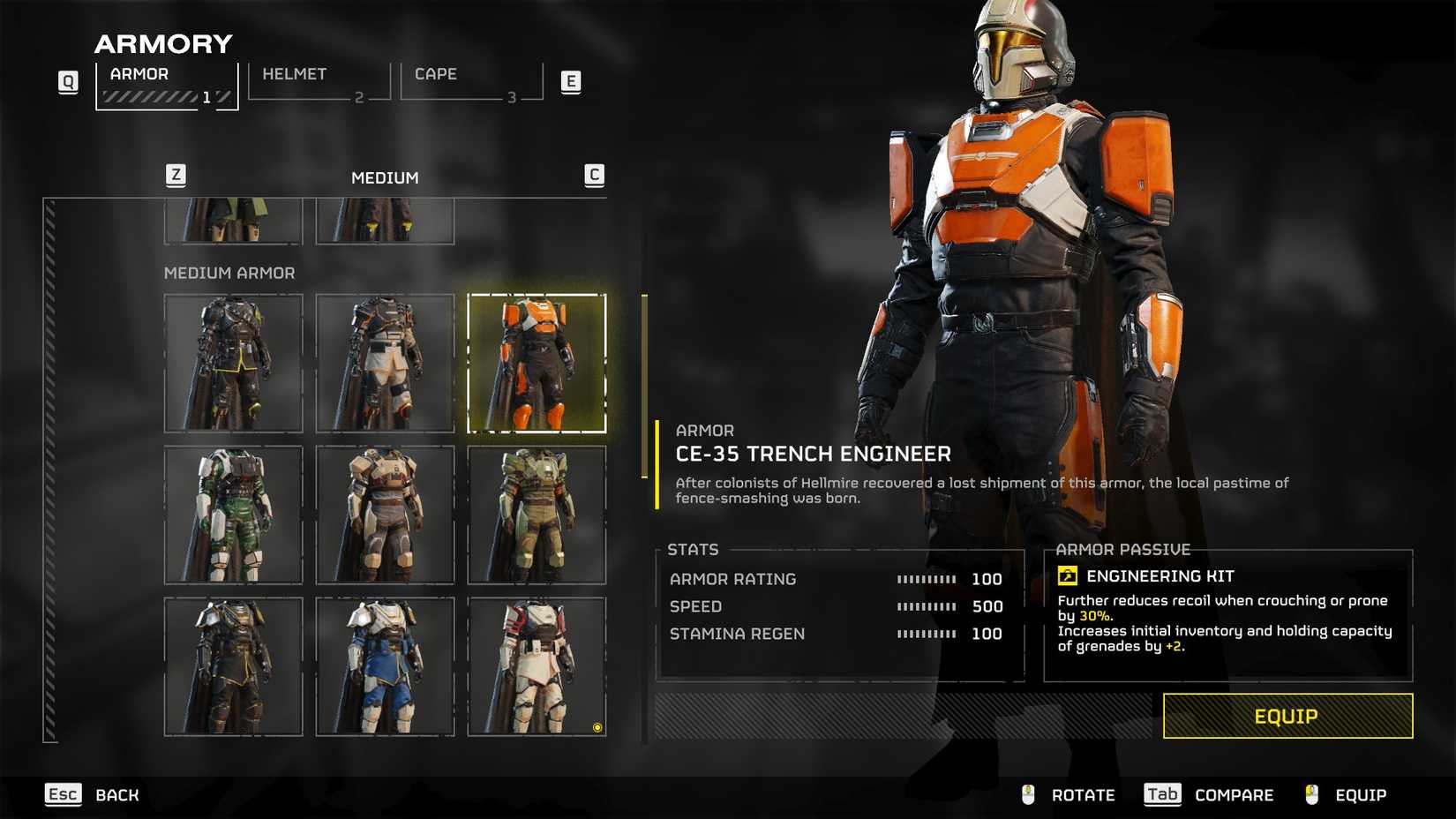The height and width of the screenshot is (819, 1456).
Task: Toggle the new-item dot on the white-red armor
Action: pyautogui.click(x=597, y=727)
